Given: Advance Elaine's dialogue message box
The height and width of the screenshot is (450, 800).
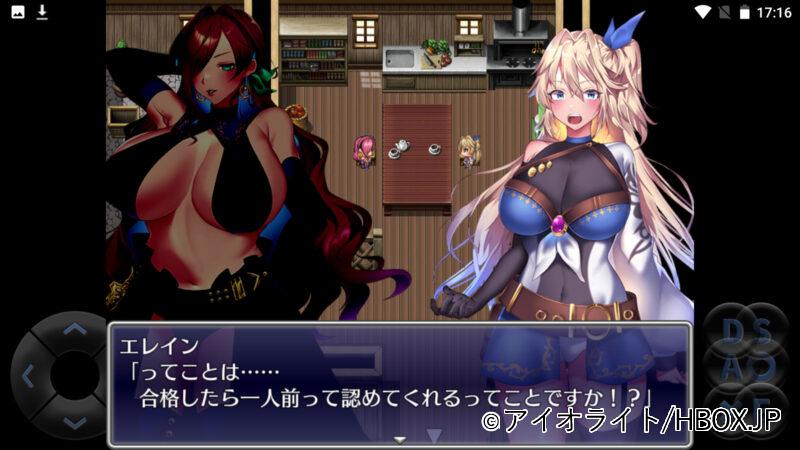Looking at the screenshot, I should click(x=399, y=384).
